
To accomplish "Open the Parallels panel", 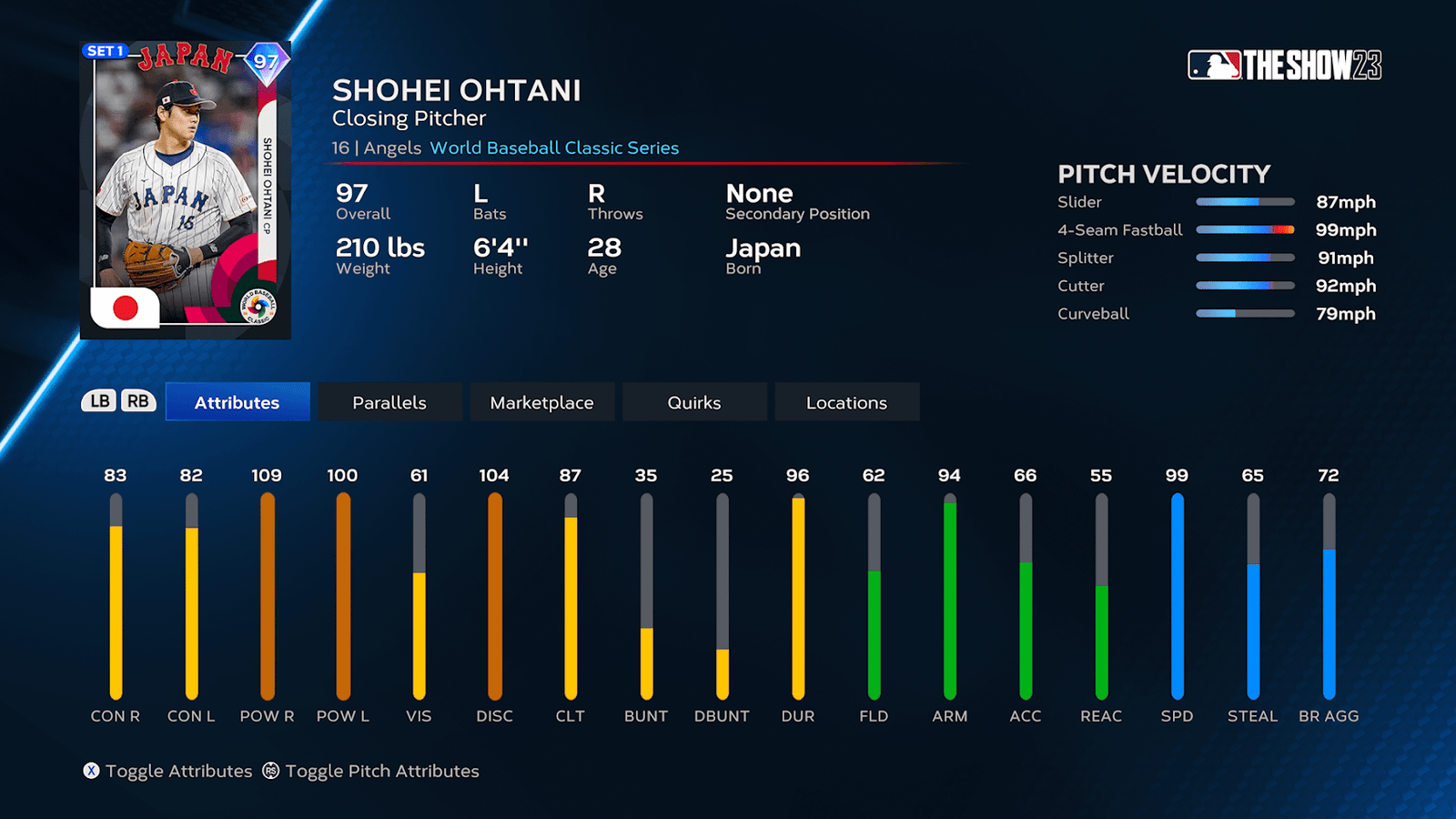I will click(x=389, y=401).
